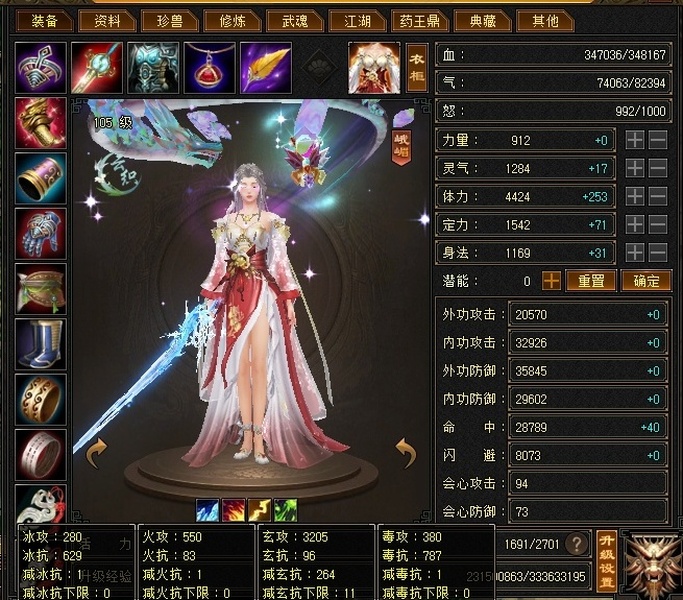Open the 衣柜 wardrobe button
This screenshot has height=600, width=683.
tap(416, 68)
